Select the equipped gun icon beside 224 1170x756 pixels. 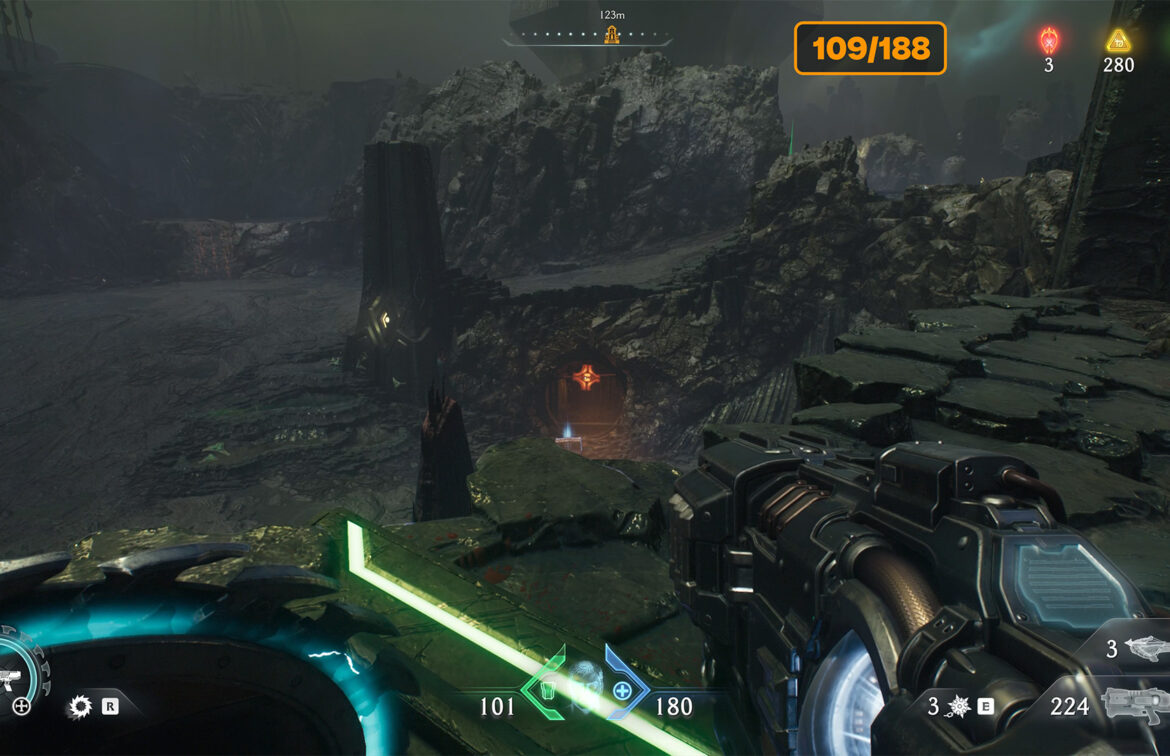(x=1134, y=706)
